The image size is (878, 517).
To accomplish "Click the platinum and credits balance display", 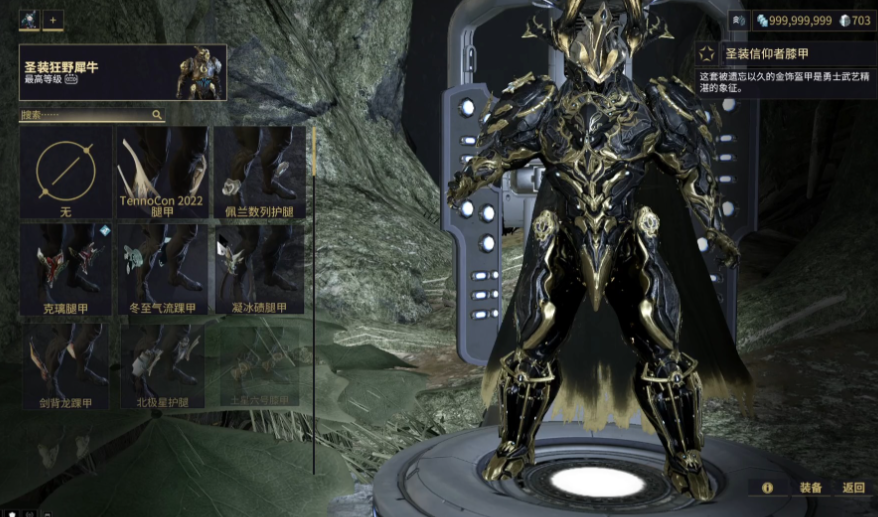I will pos(814,20).
